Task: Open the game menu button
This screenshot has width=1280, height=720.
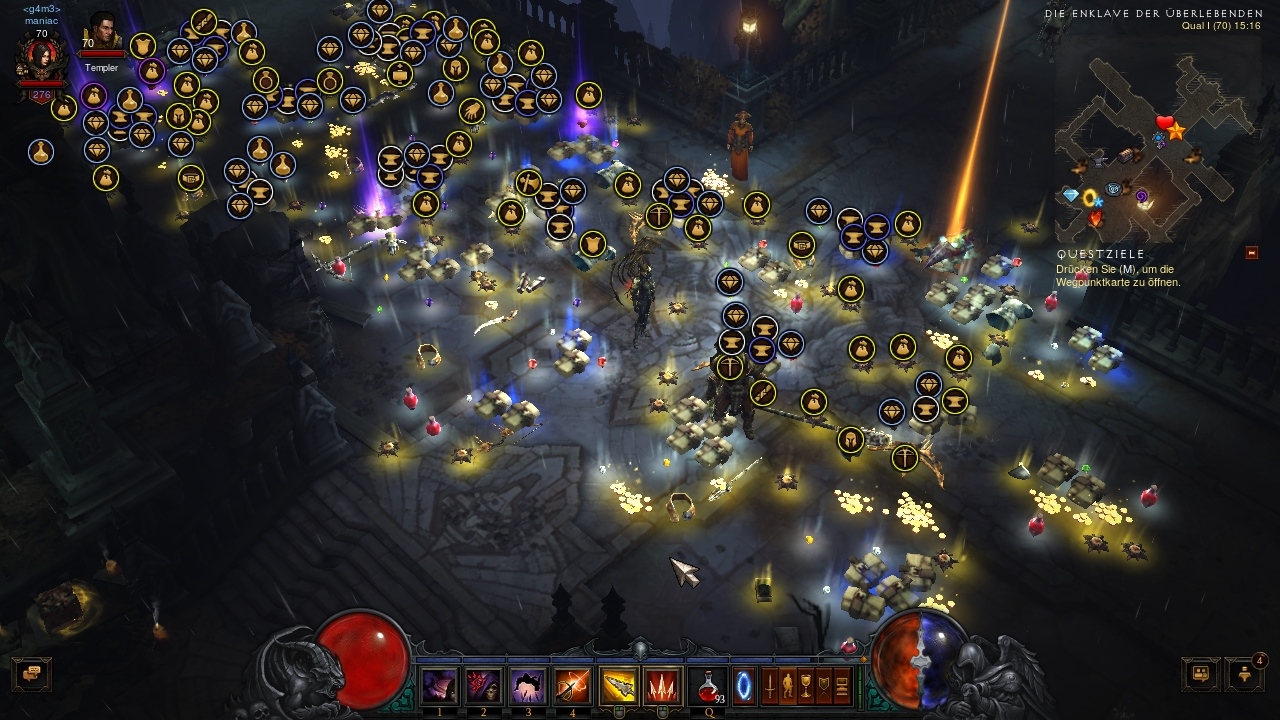Action: tap(842, 686)
